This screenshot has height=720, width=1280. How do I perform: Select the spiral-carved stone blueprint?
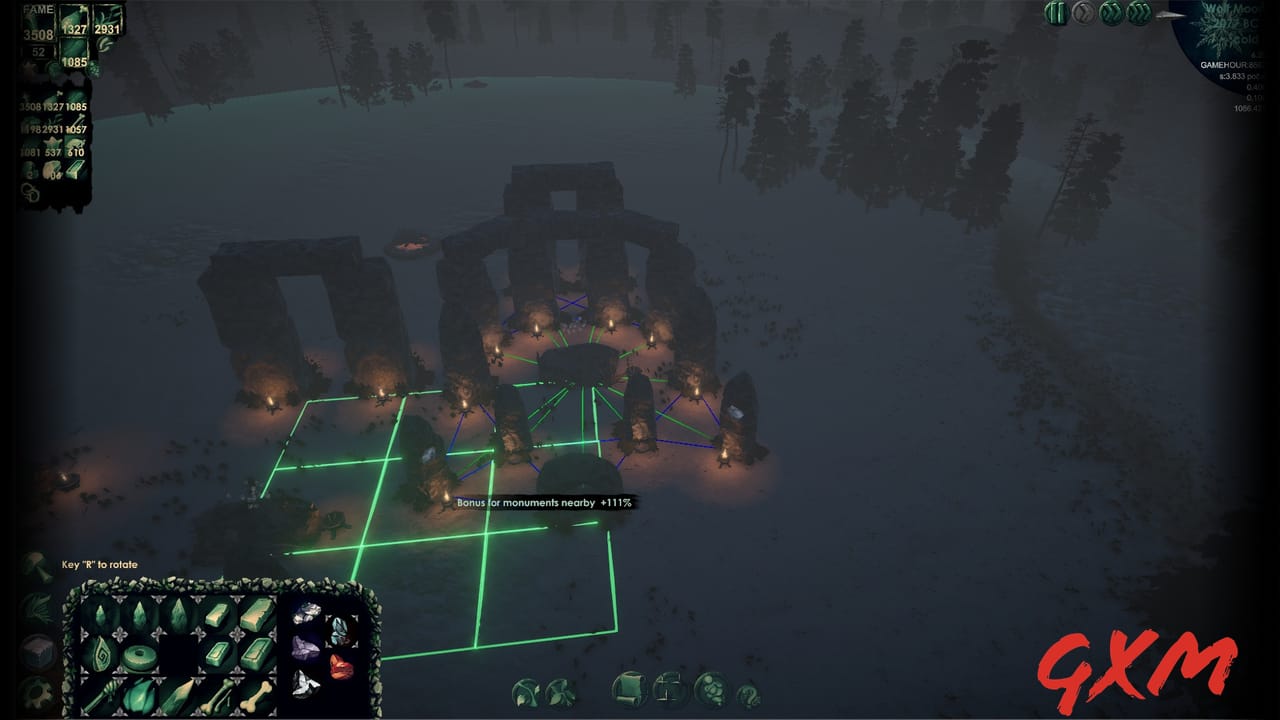pyautogui.click(x=102, y=655)
